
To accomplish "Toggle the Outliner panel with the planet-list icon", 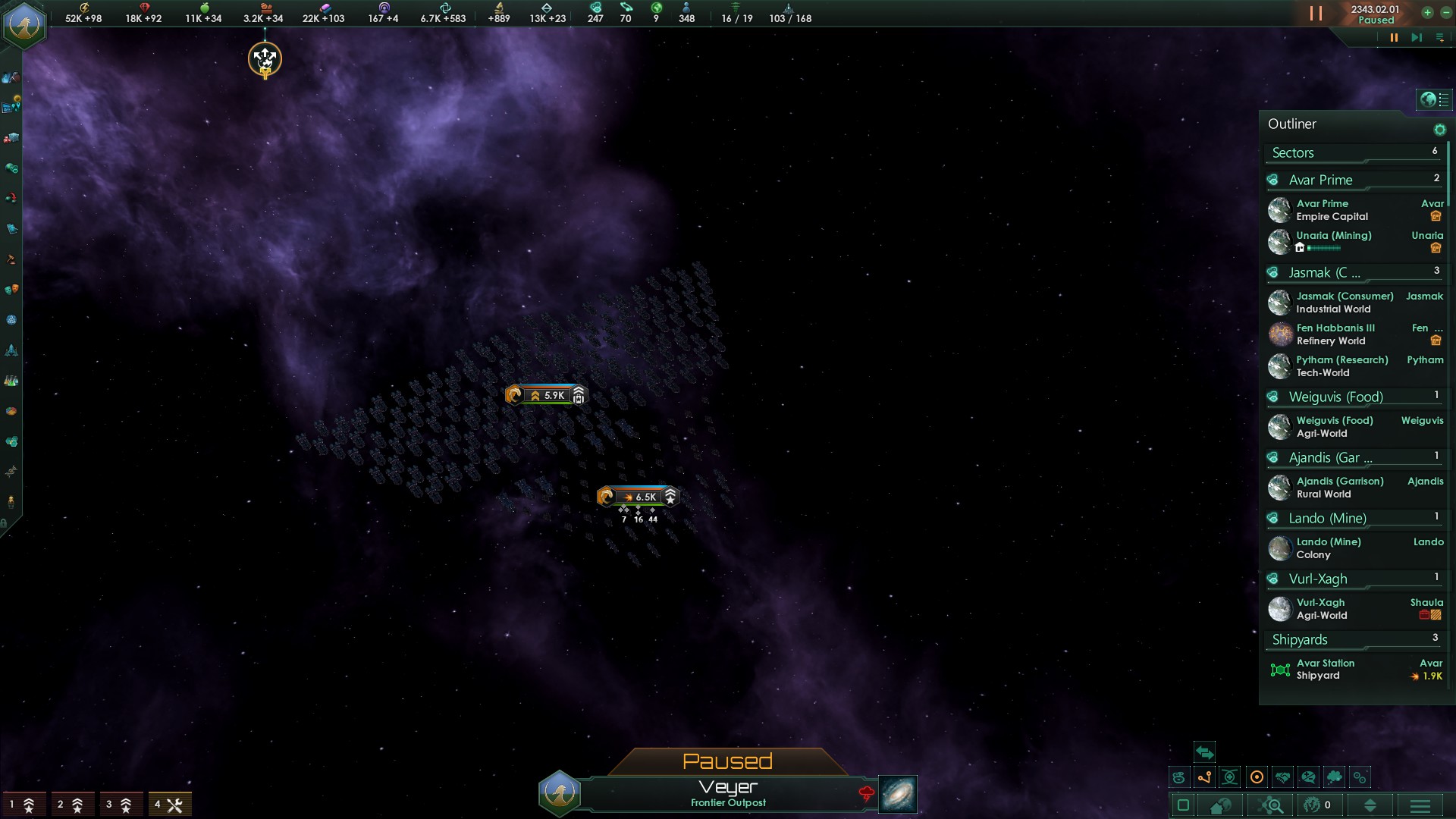I will tap(1434, 99).
